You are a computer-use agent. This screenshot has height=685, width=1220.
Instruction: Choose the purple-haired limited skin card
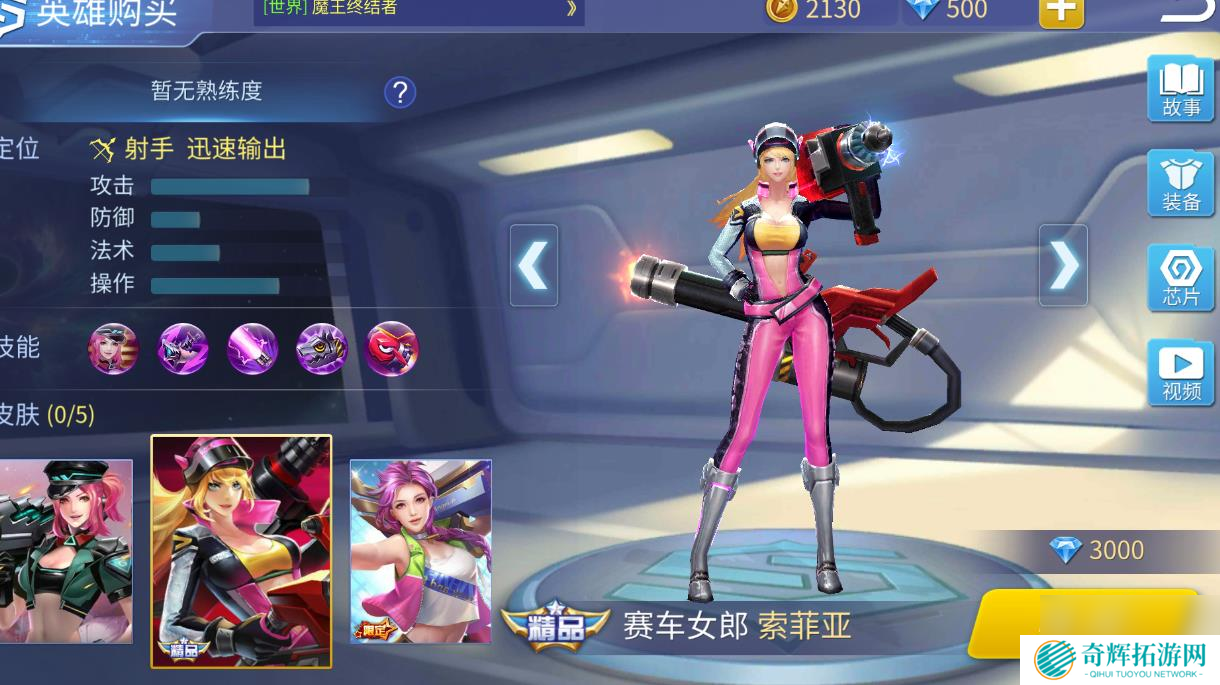pyautogui.click(x=420, y=550)
